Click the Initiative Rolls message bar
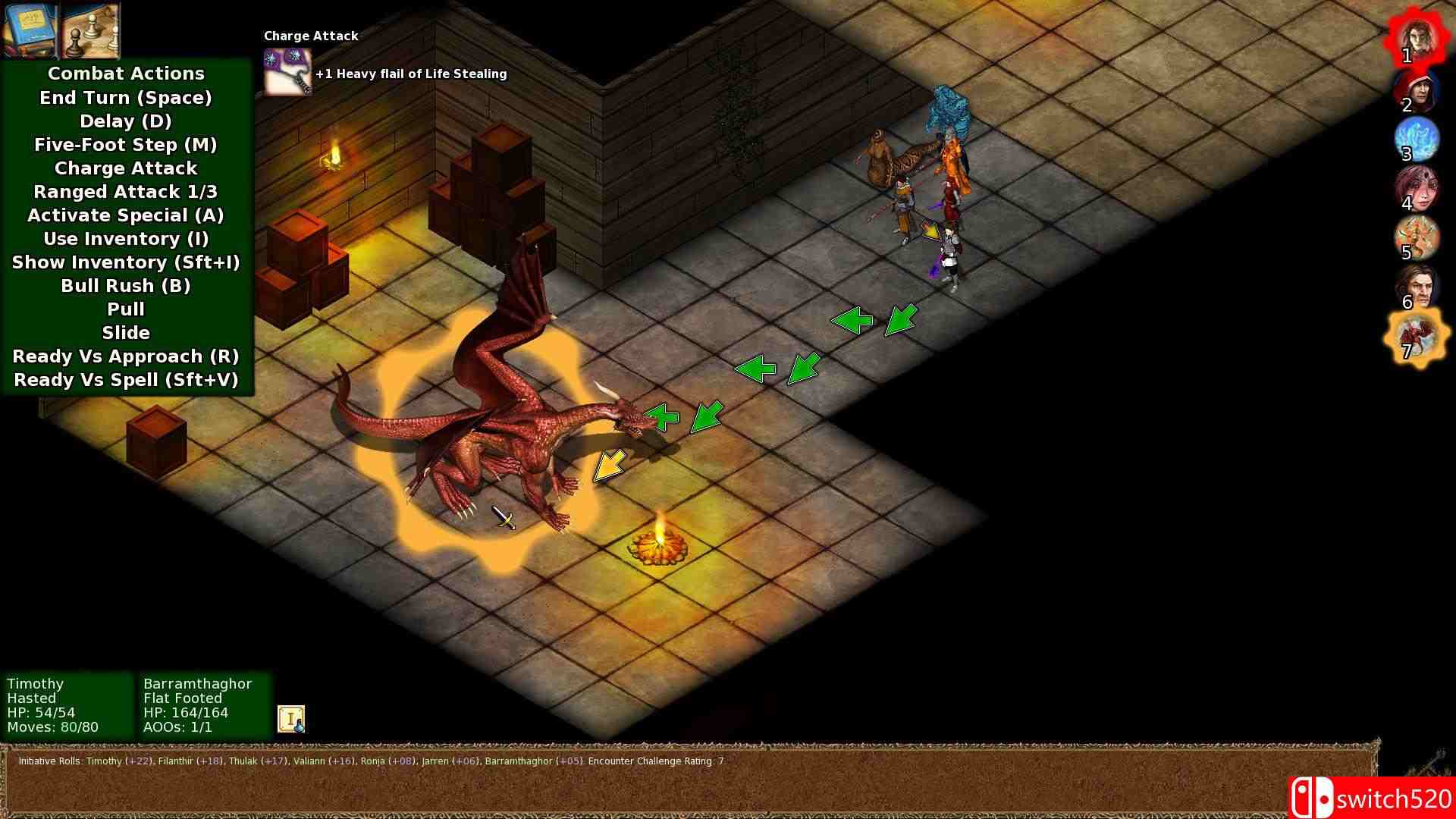 tap(371, 762)
